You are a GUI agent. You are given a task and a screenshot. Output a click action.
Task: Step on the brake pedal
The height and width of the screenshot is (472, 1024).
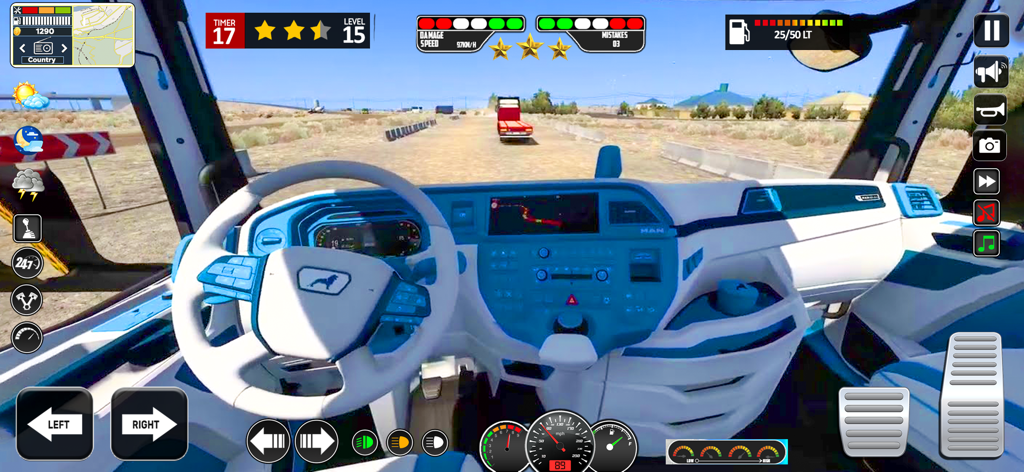point(873,421)
